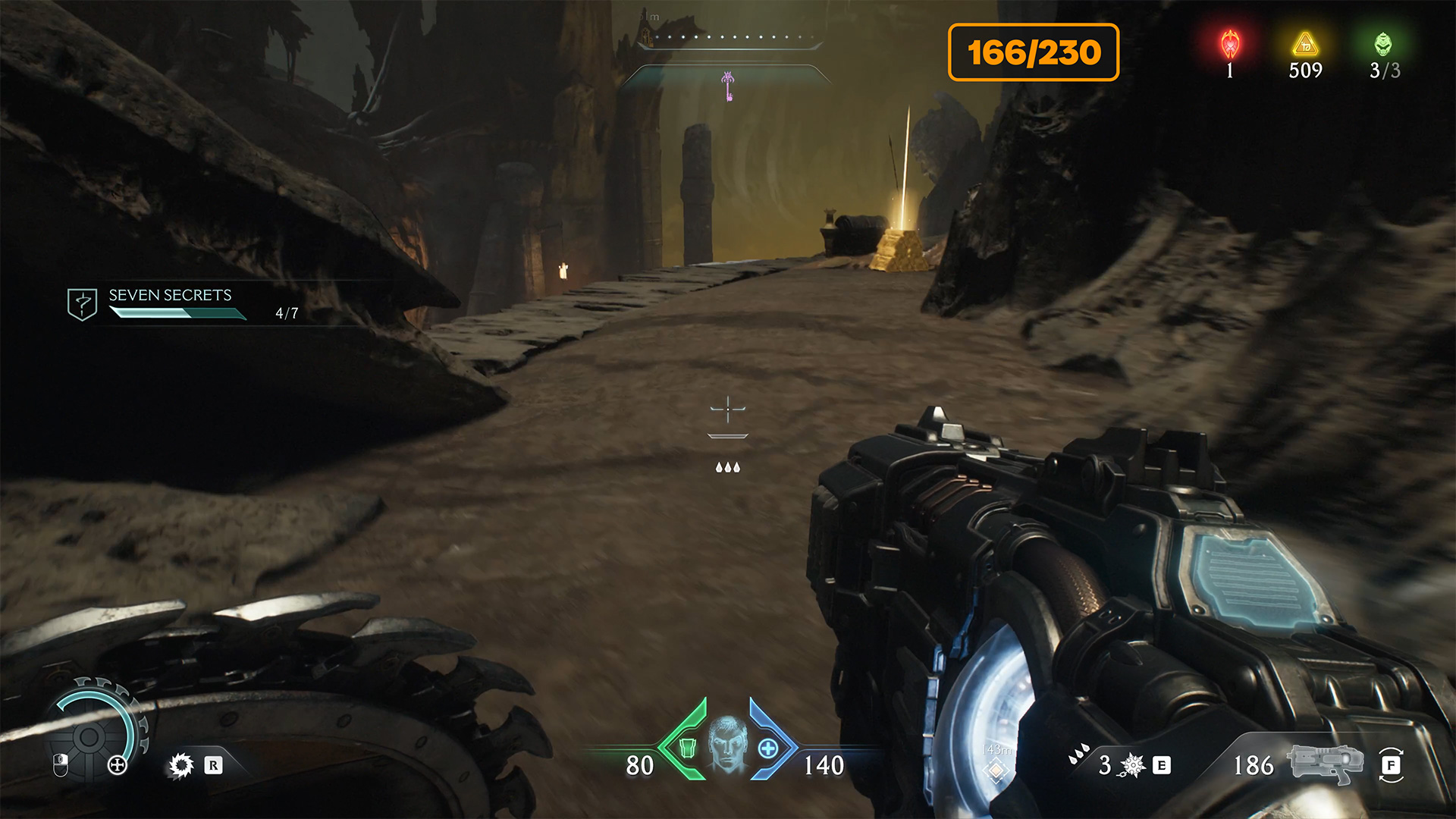Viewport: 1456px width, 819px height.
Task: Select the equipped weapon icon
Action: 1324,764
